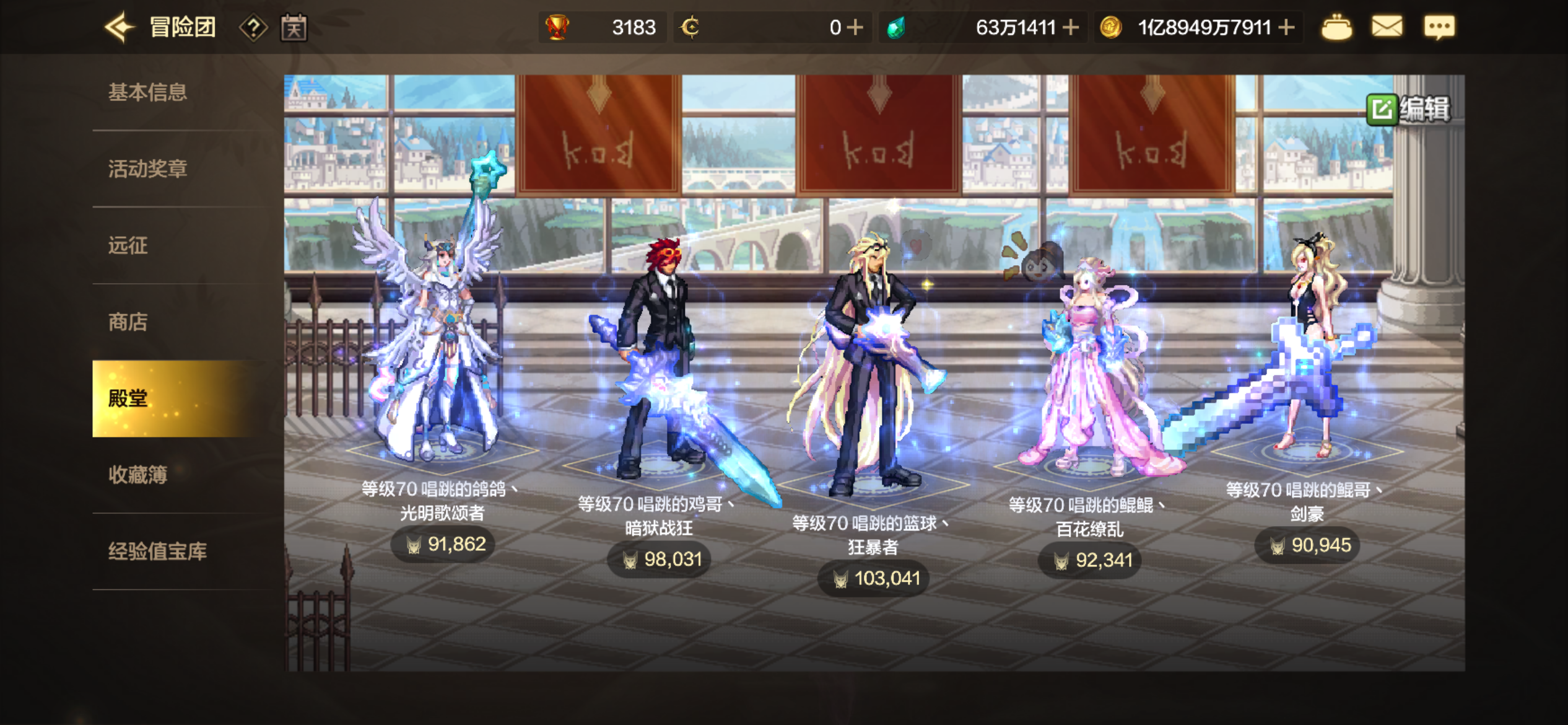This screenshot has width=1568, height=725.
Task: Click the back arrow beside 冒险团
Action: 120,26
